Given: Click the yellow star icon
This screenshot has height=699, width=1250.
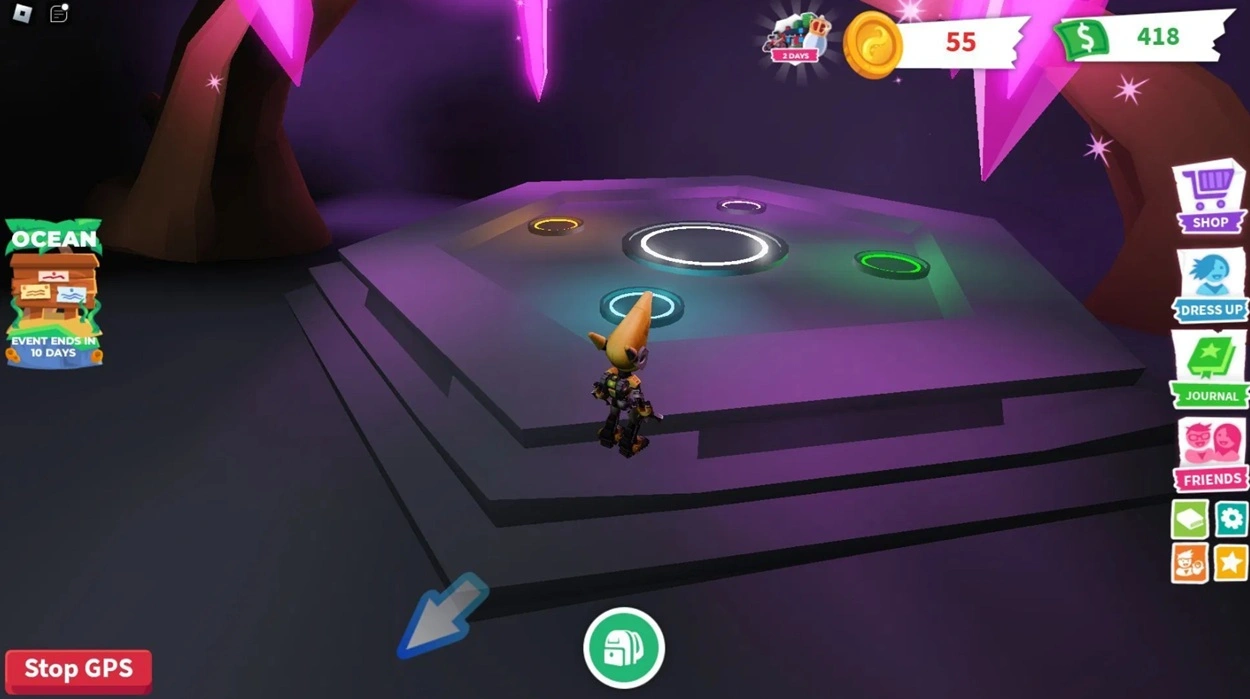Looking at the screenshot, I should click(1231, 563).
